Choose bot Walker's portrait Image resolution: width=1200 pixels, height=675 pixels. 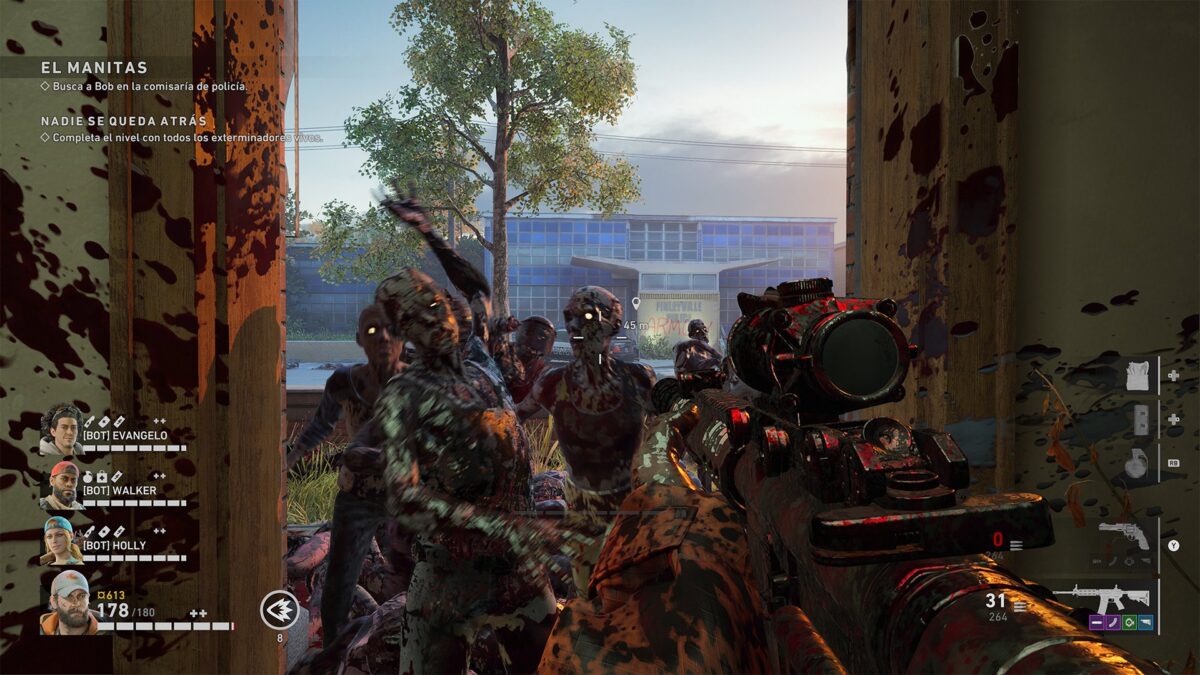pos(62,484)
